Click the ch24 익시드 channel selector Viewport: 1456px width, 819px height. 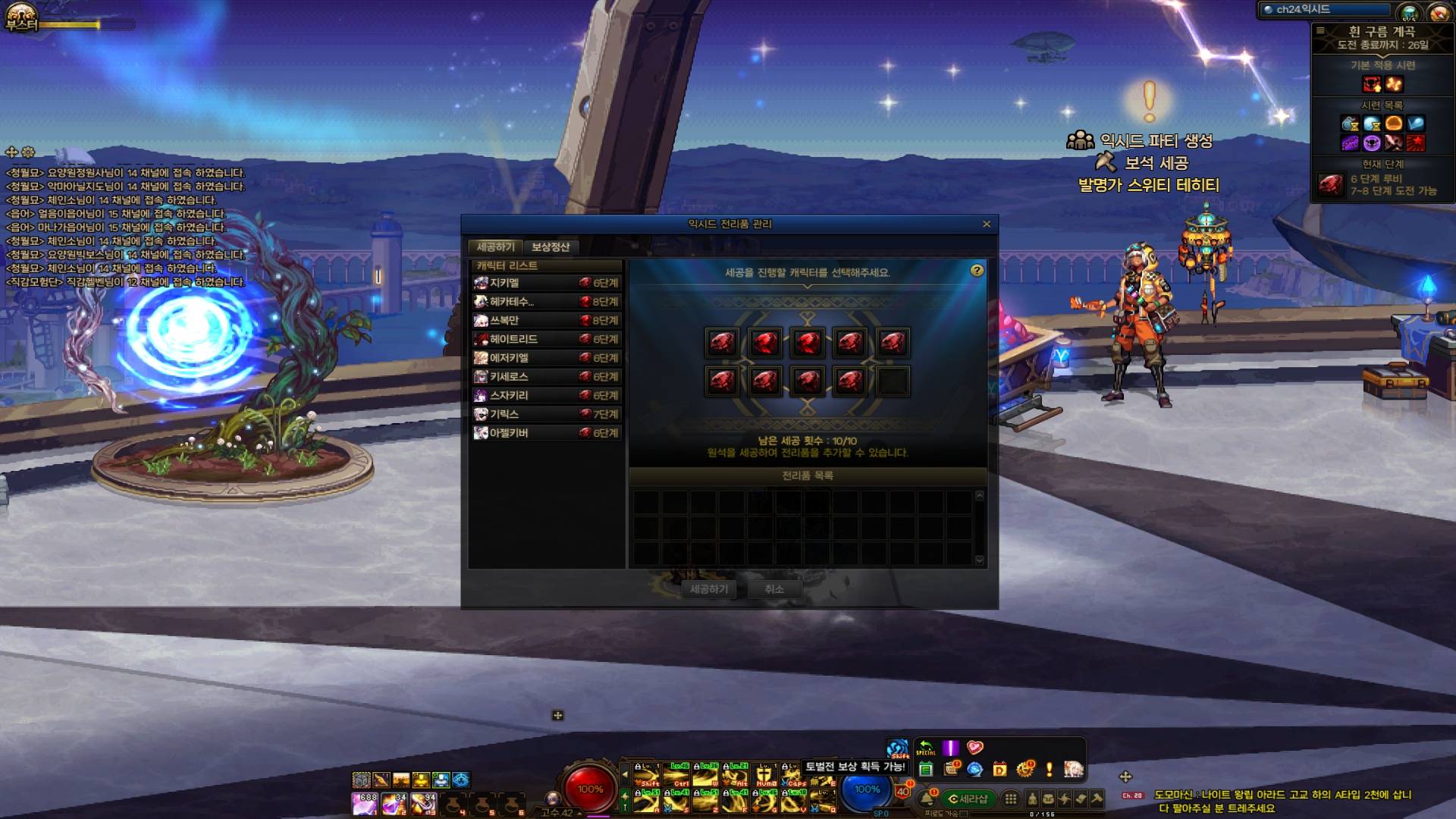coord(1323,10)
